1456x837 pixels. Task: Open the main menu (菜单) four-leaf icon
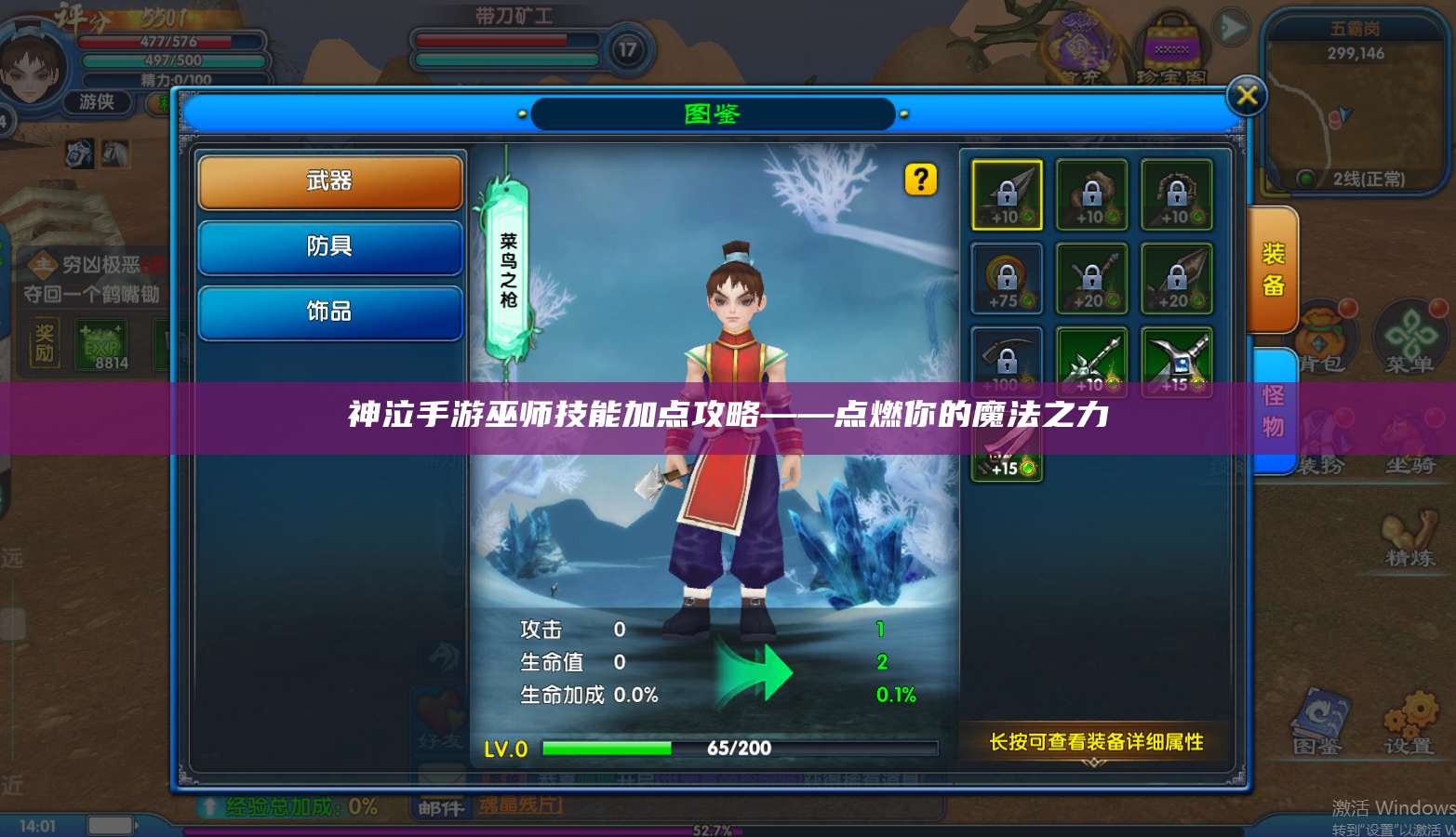[1409, 335]
